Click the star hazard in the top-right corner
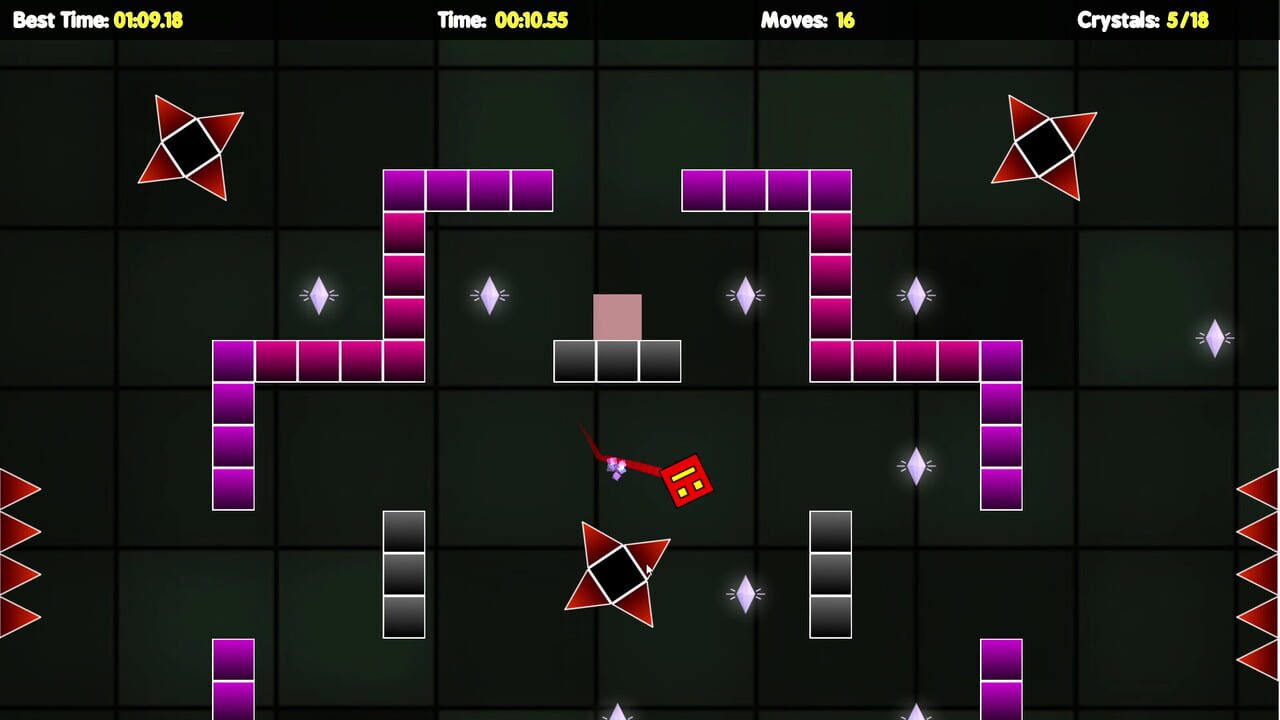This screenshot has height=720, width=1280. [1044, 148]
